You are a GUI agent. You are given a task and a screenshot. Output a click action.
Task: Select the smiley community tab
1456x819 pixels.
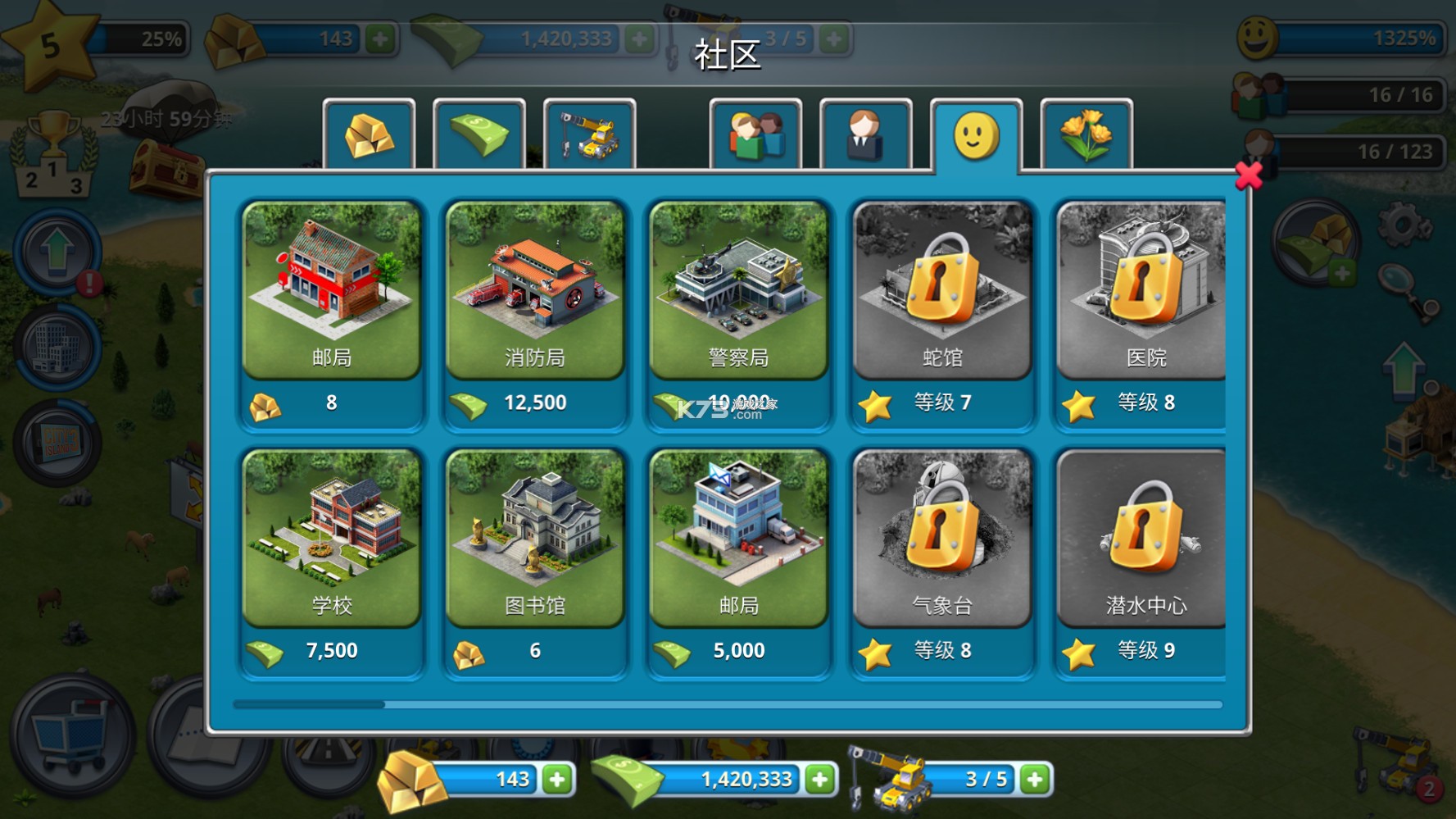pyautogui.click(x=977, y=135)
